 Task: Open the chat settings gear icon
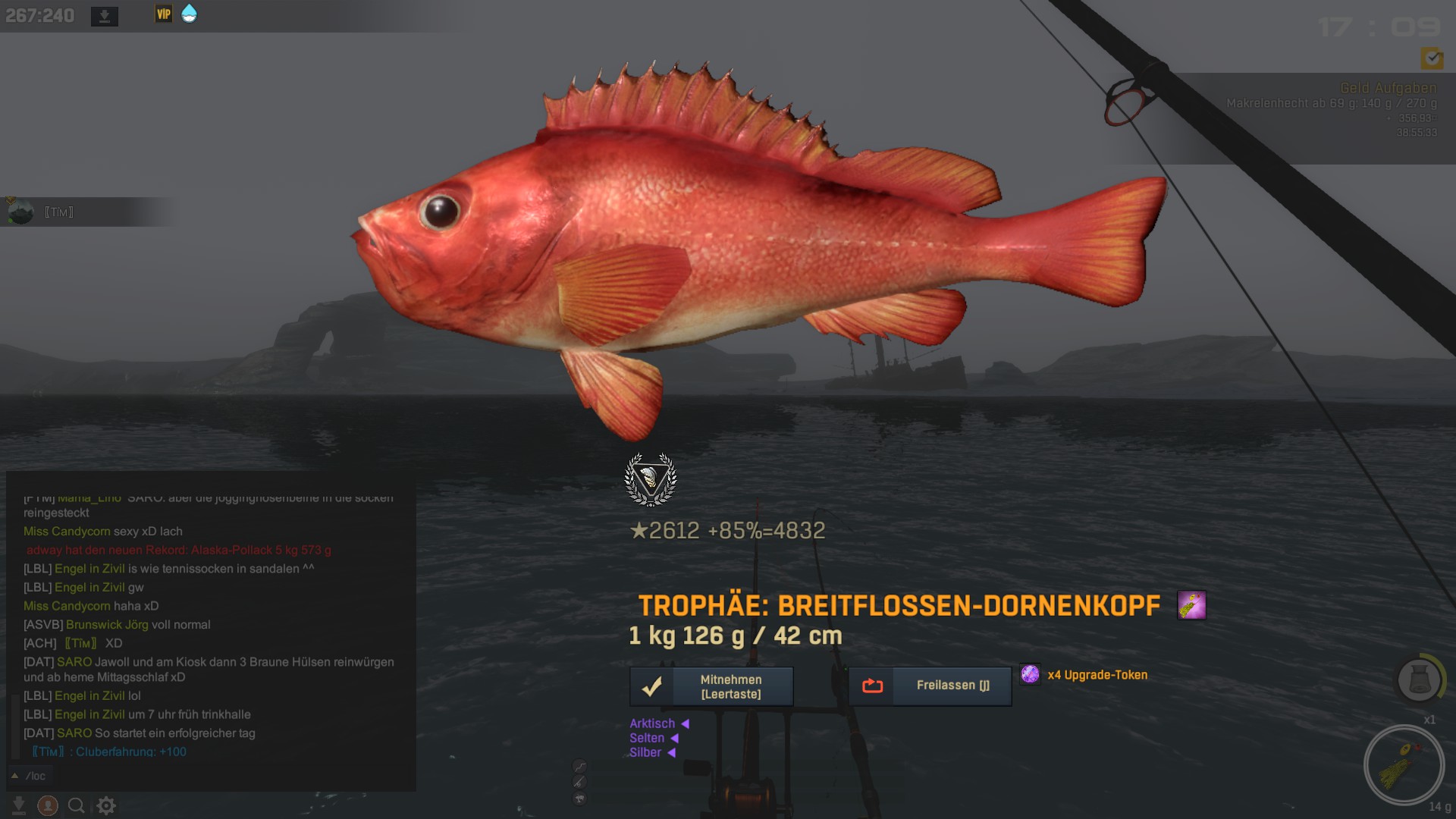(106, 805)
